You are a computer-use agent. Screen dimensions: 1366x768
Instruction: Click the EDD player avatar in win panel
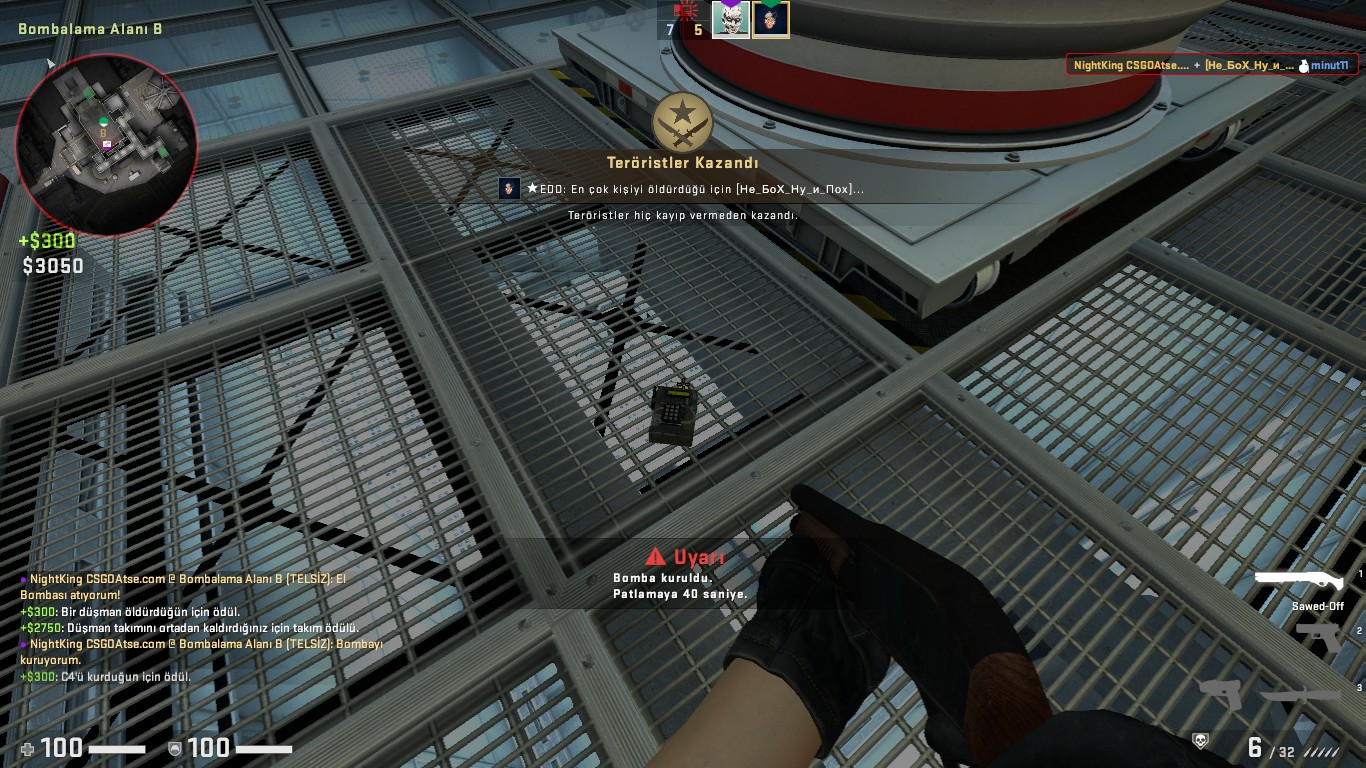509,188
